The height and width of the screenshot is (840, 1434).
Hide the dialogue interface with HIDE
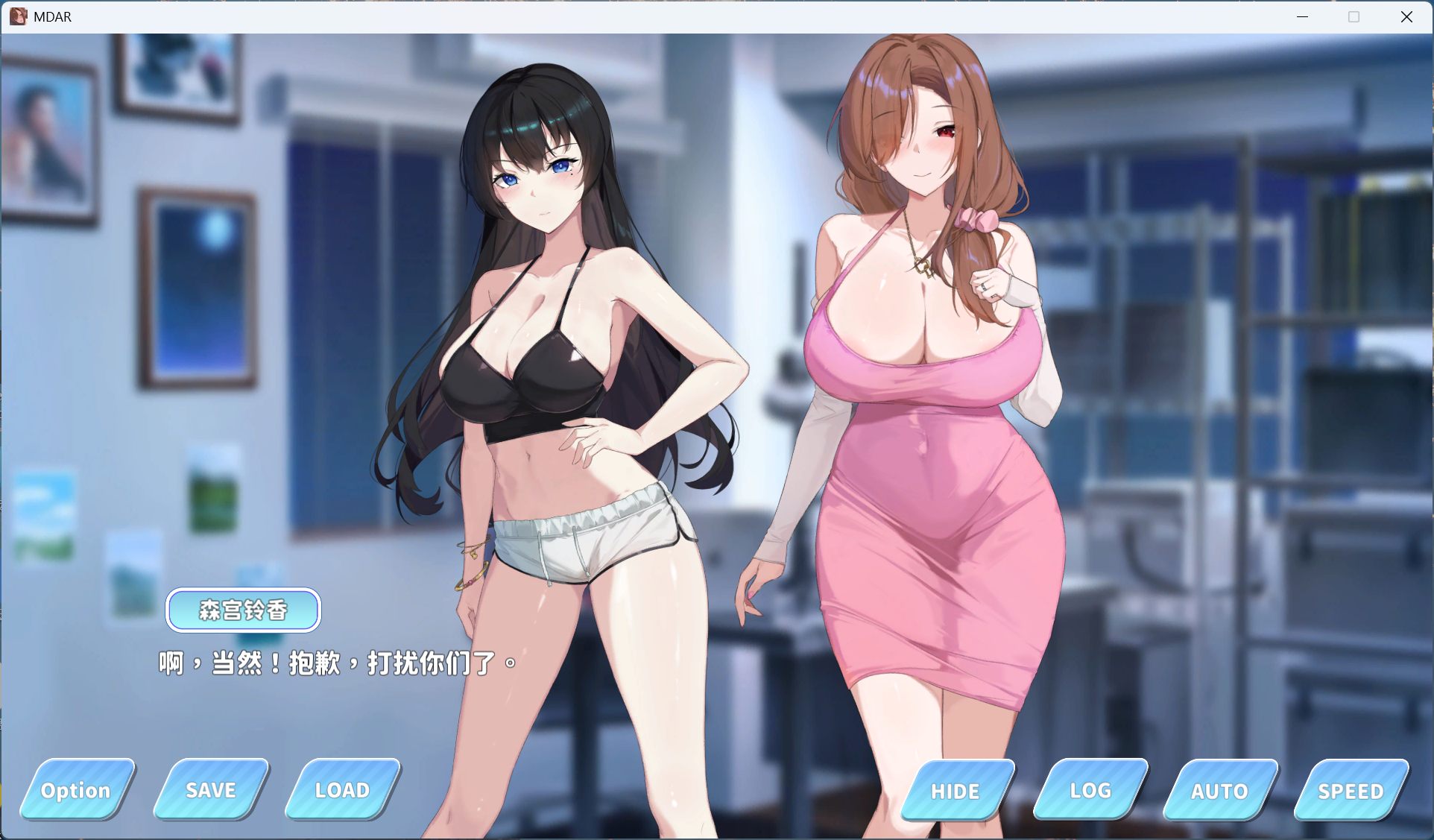coord(955,792)
